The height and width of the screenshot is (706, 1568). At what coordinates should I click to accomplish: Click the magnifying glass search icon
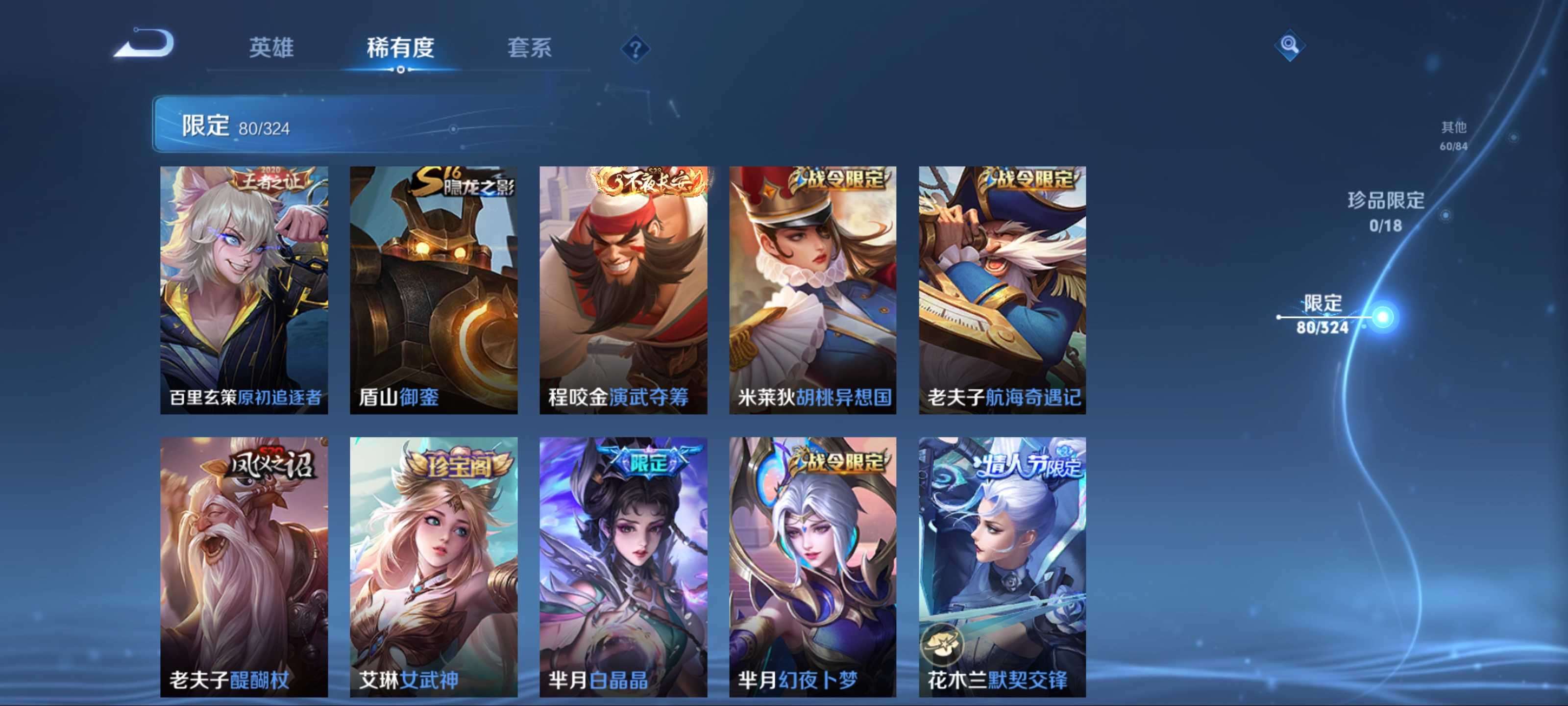coord(1289,45)
